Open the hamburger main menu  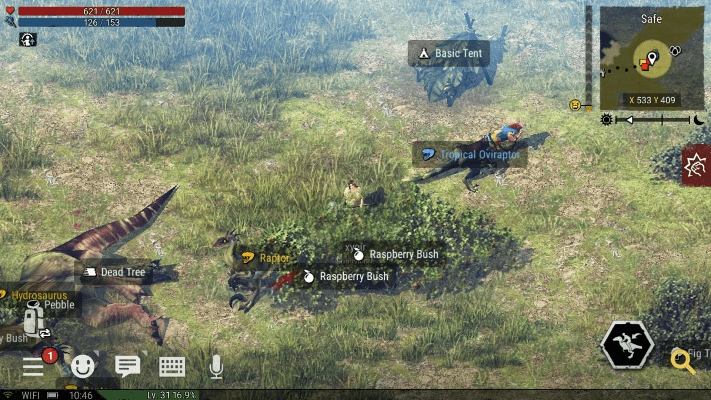33,367
